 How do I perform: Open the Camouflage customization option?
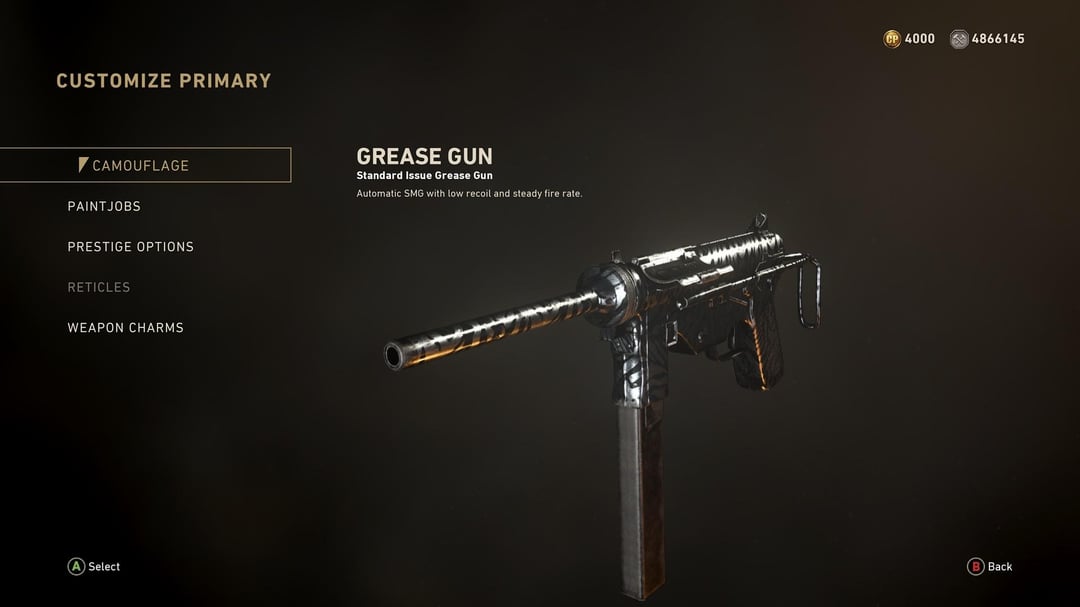140,166
